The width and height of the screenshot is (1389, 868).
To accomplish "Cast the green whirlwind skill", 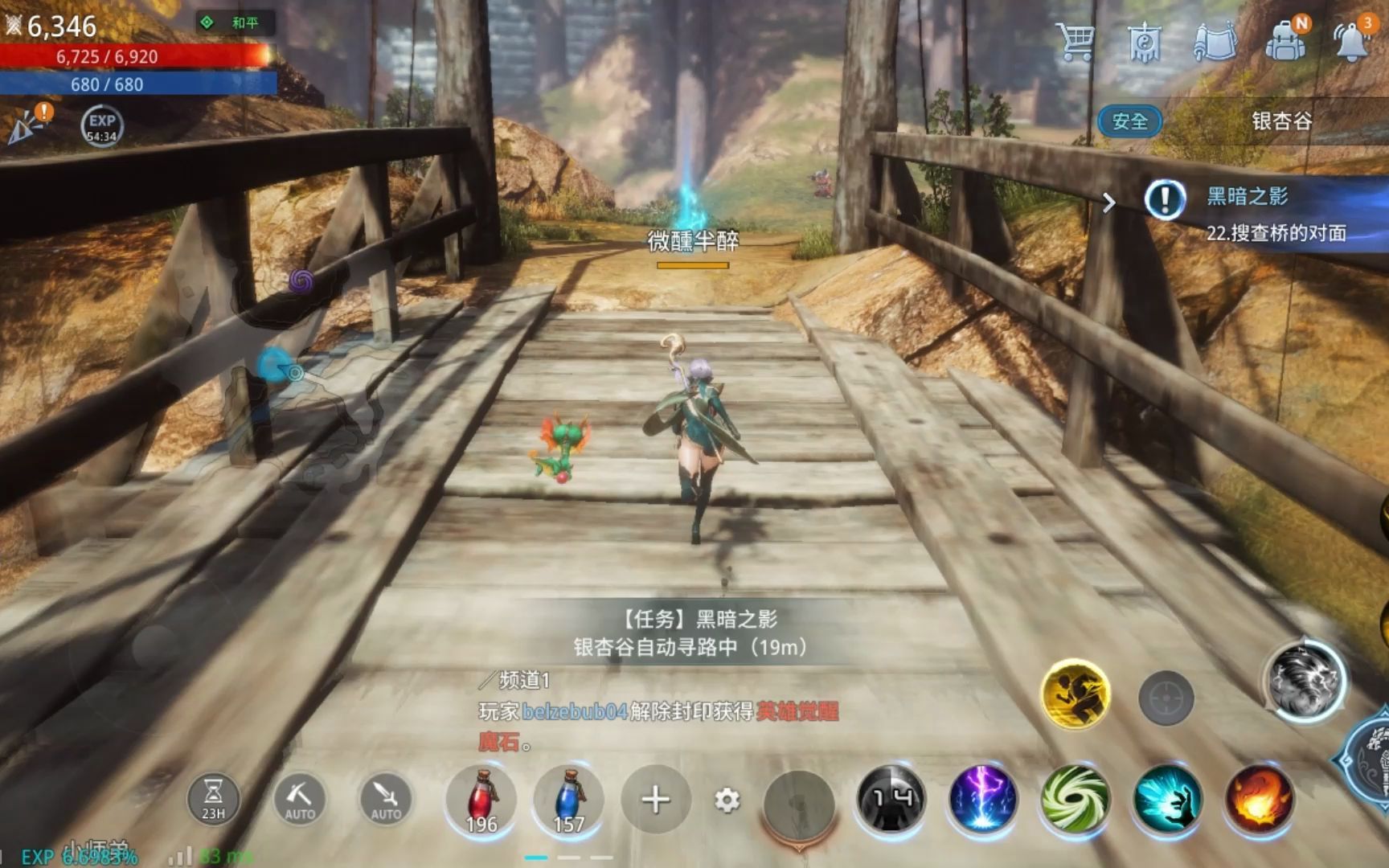I will [x=1075, y=799].
